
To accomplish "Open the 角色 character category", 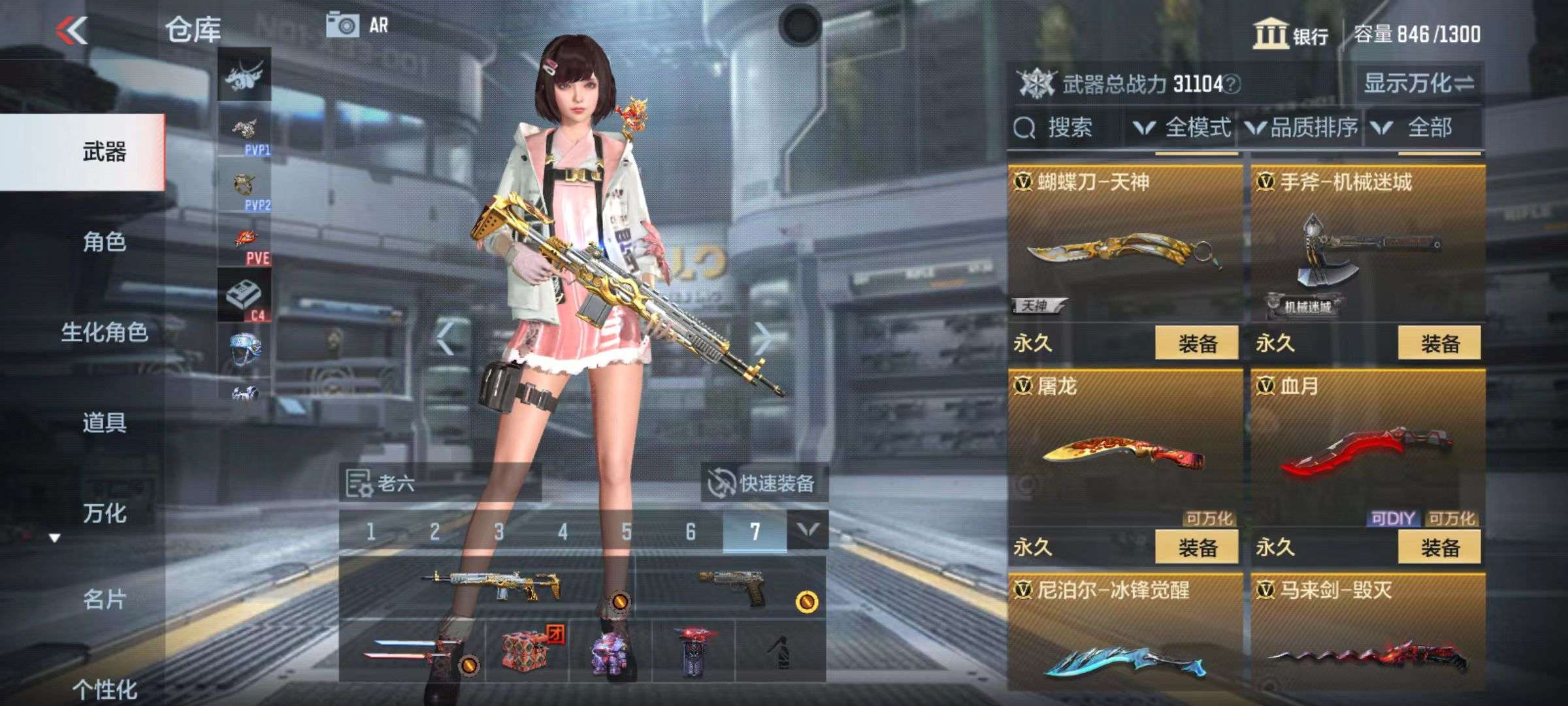I will tap(105, 242).
